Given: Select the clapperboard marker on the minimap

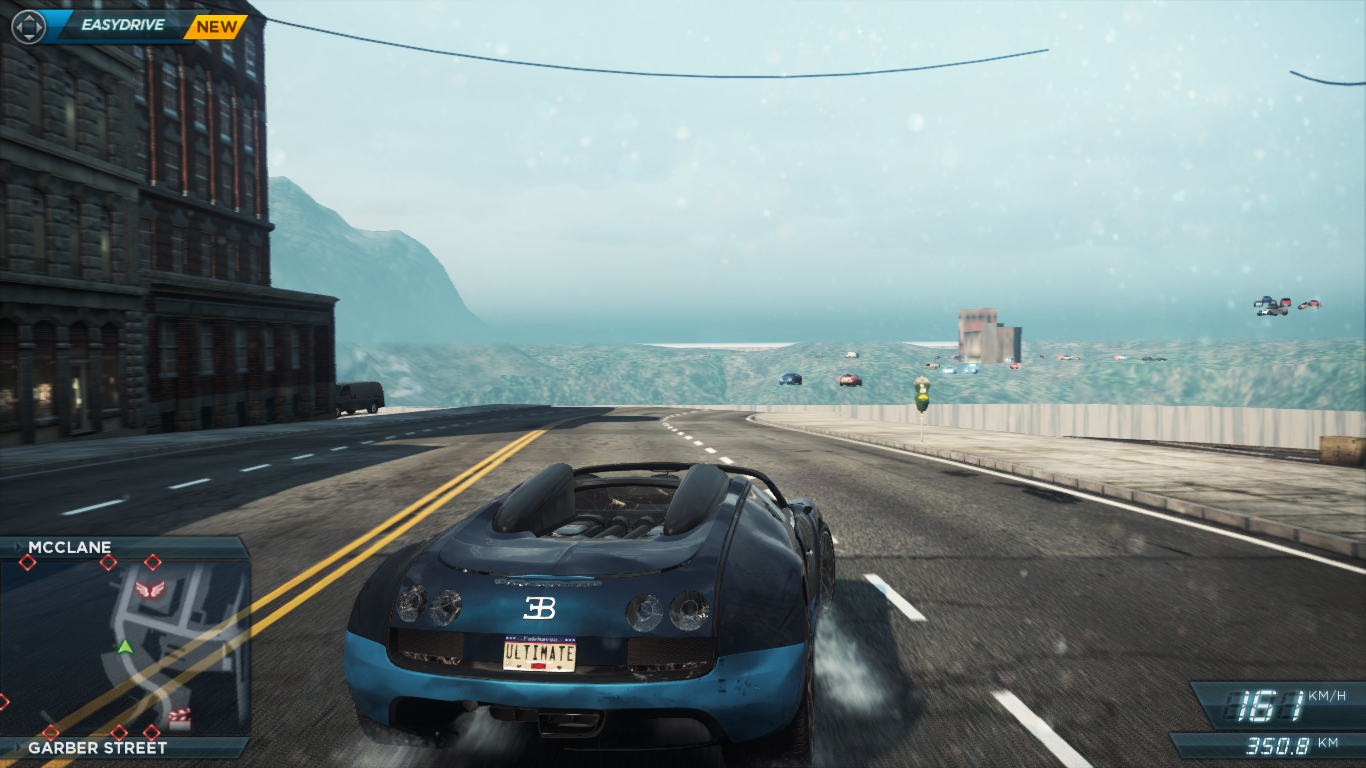Looking at the screenshot, I should pyautogui.click(x=180, y=716).
